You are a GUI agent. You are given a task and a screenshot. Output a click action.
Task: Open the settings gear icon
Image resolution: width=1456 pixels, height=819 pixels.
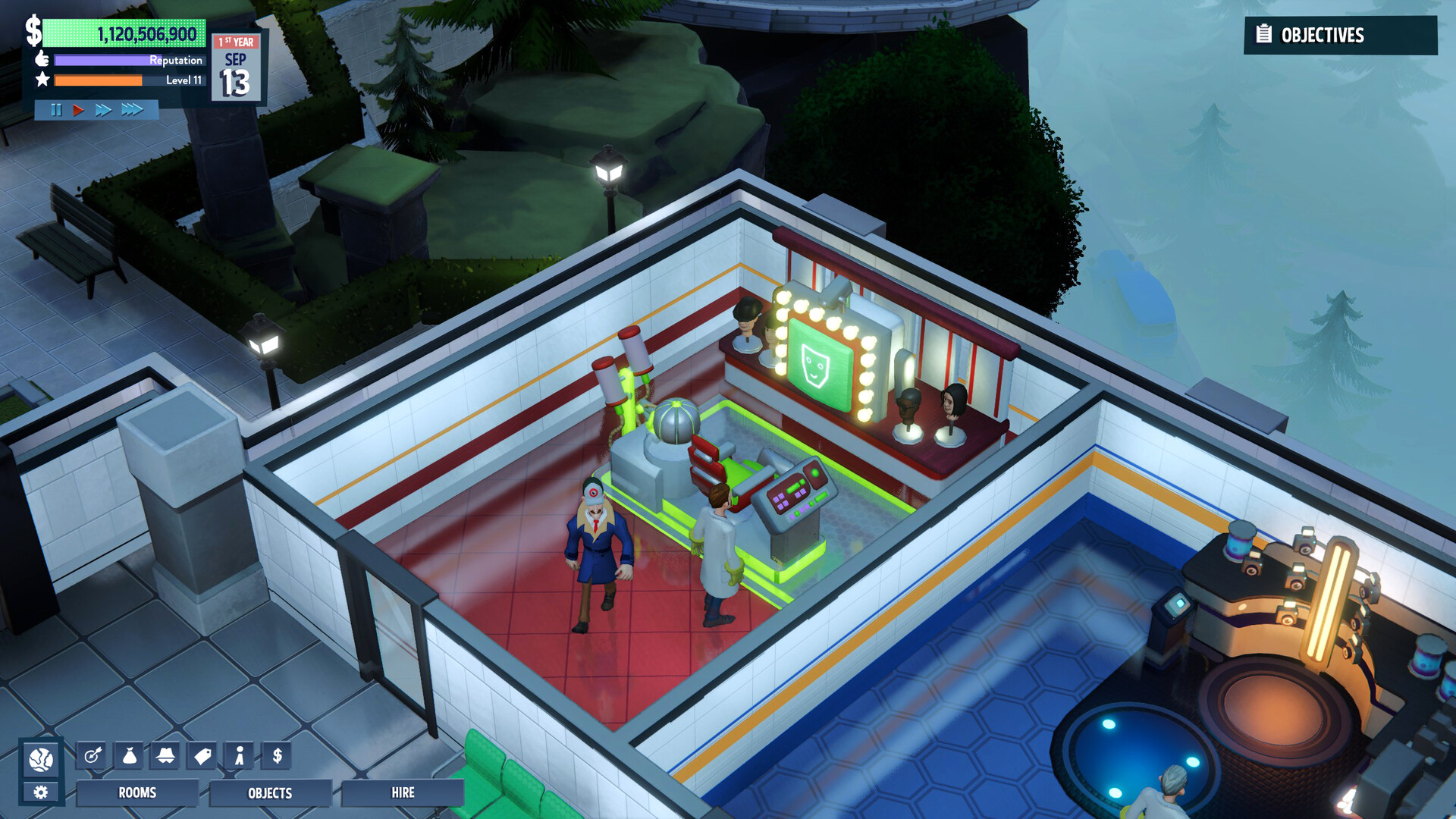tap(42, 791)
